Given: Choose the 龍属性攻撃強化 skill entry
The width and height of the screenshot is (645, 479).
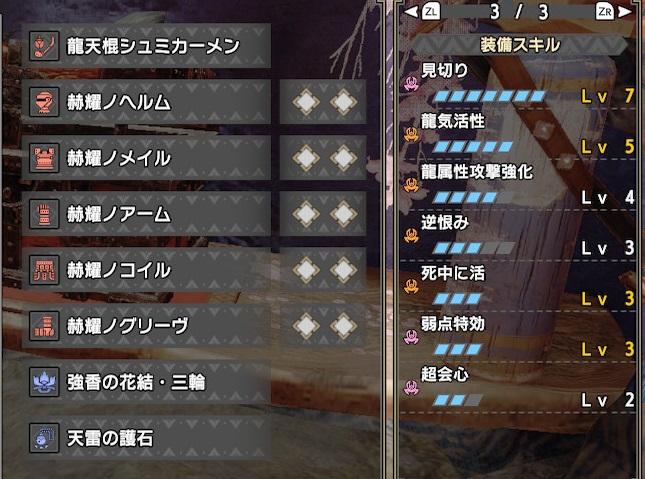Looking at the screenshot, I should click(520, 185).
